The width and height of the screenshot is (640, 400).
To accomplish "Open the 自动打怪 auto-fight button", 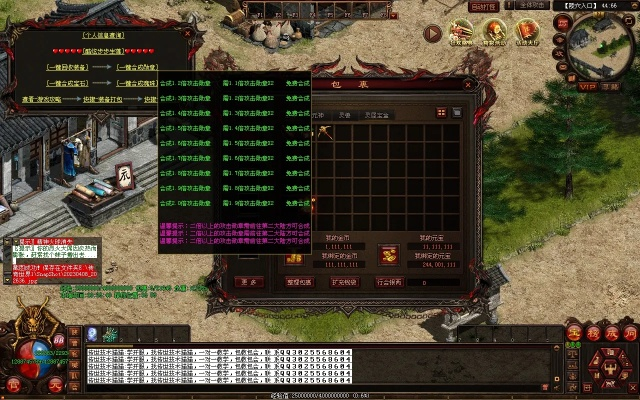I will click(x=482, y=6).
